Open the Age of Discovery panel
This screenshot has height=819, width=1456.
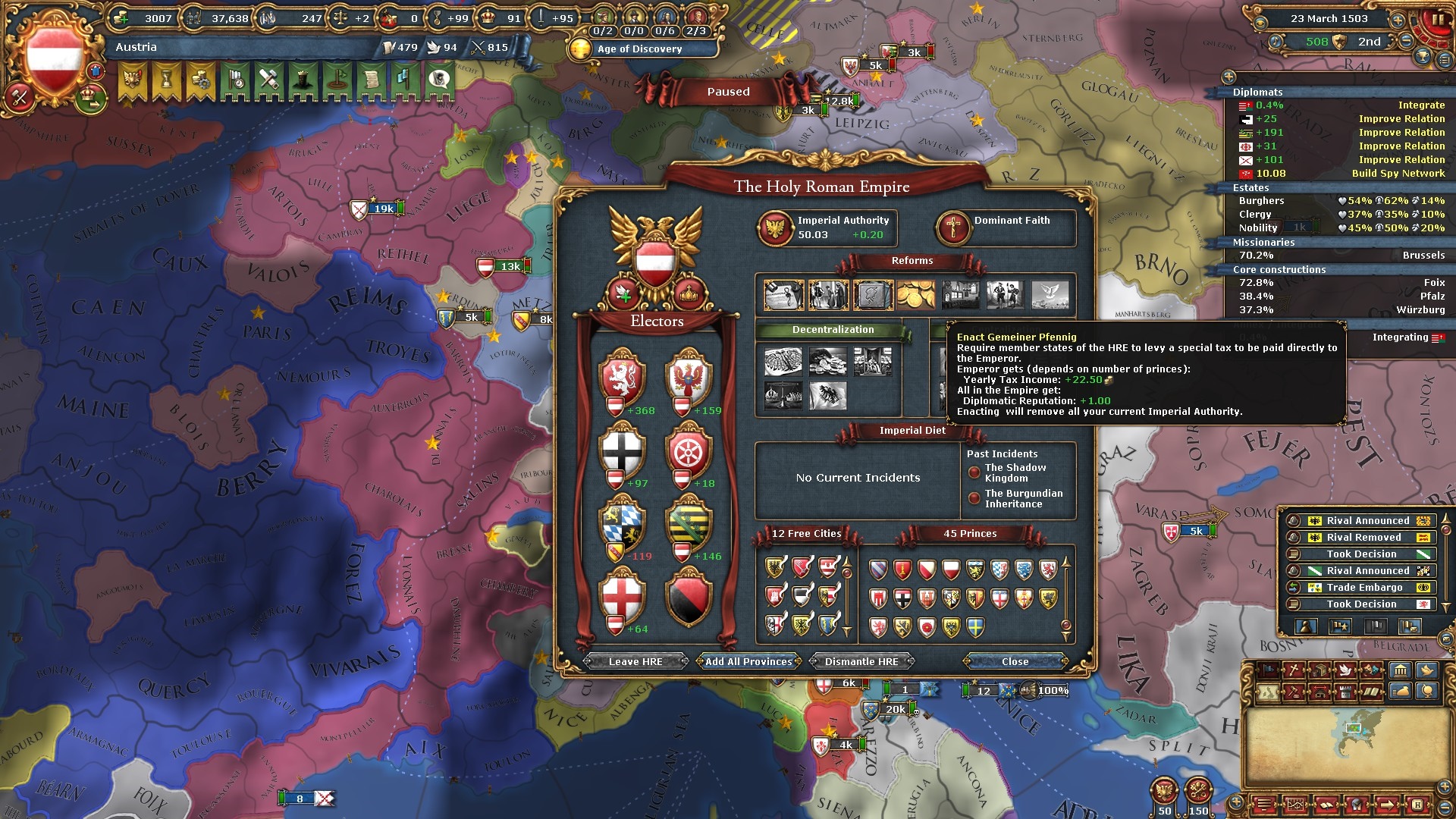pos(639,49)
